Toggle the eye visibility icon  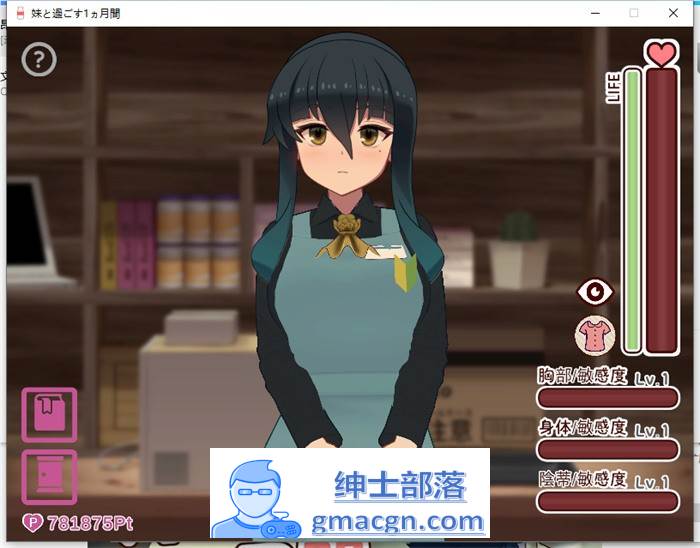click(596, 291)
